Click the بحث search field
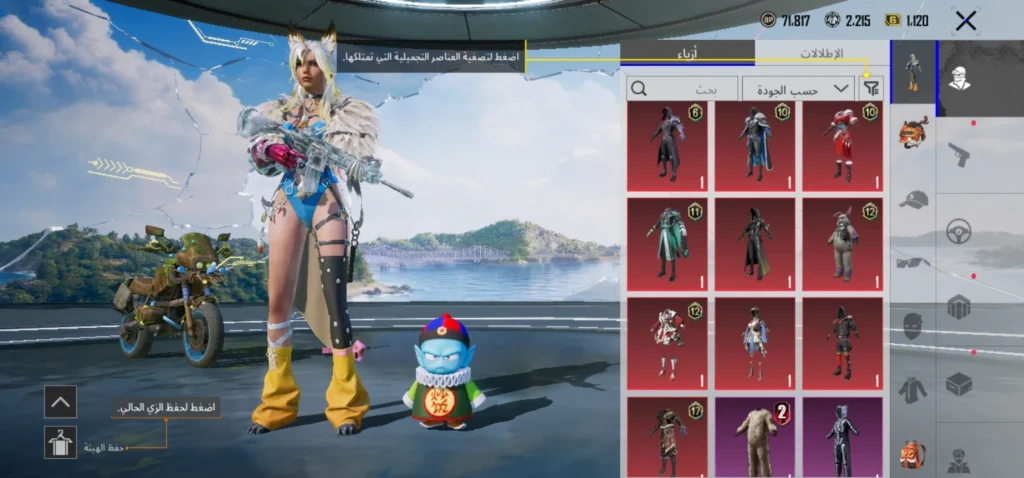This screenshot has height=478, width=1024. 683,88
